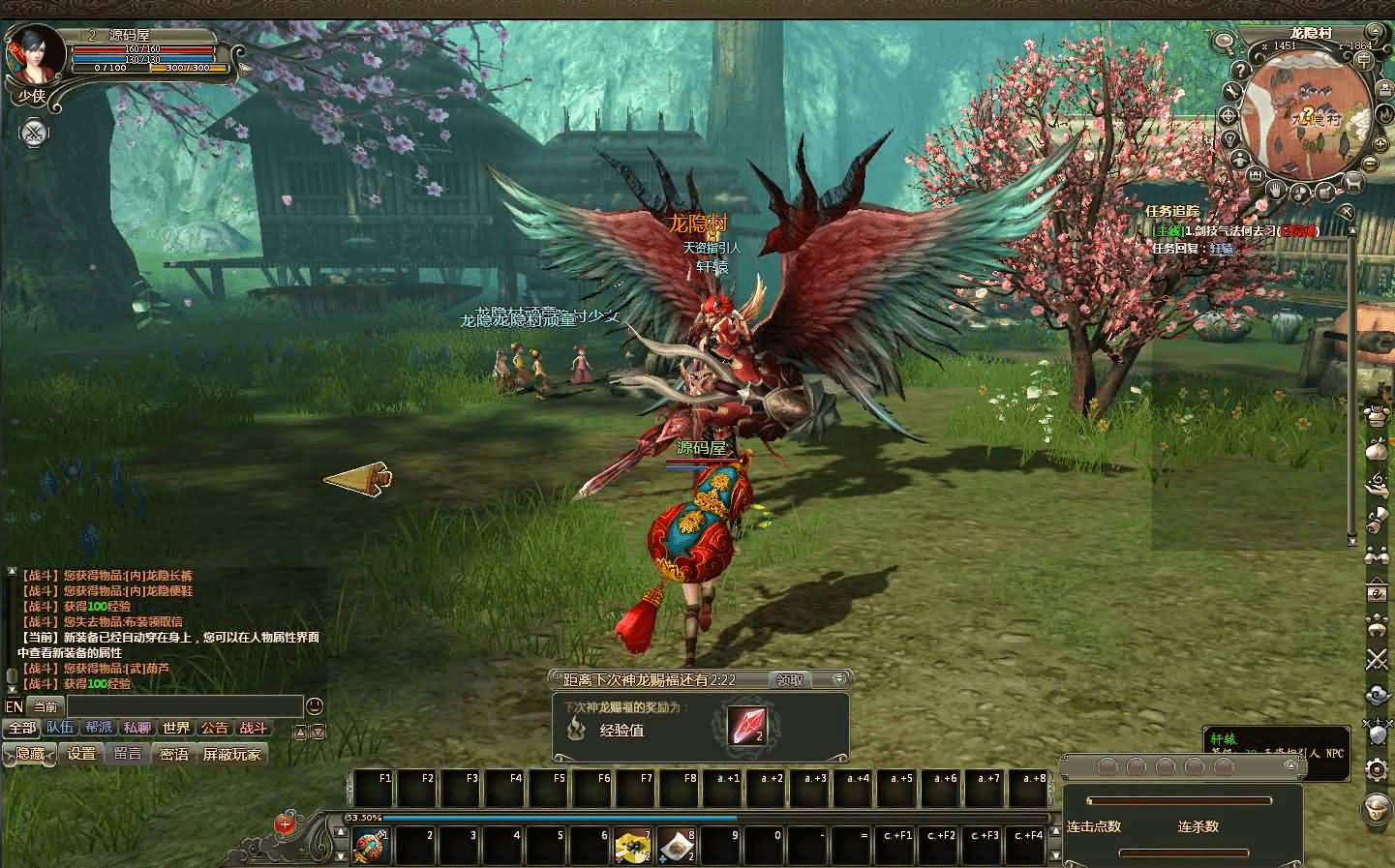Switch to the 世界 chat tab

pyautogui.click(x=176, y=729)
